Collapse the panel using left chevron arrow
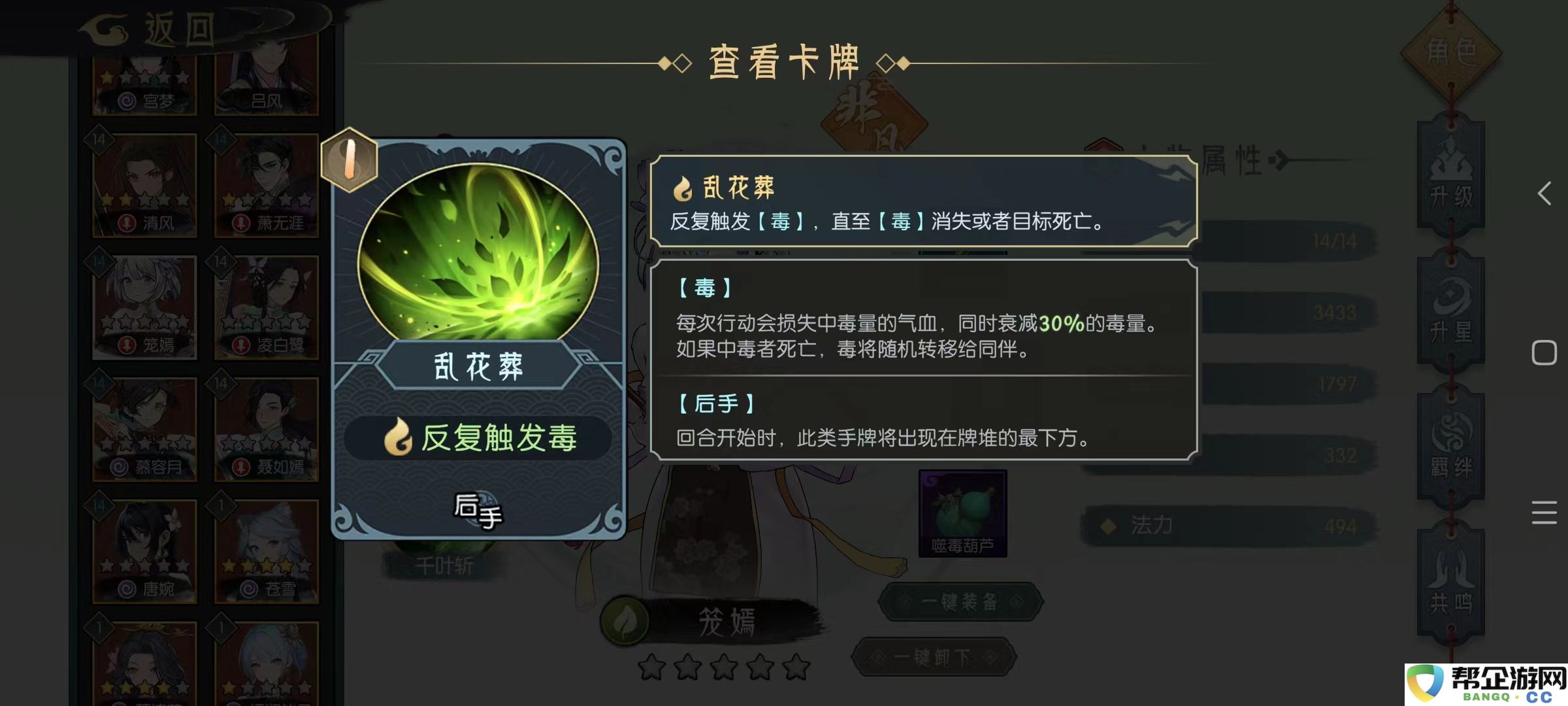1568x706 pixels. tap(1545, 193)
